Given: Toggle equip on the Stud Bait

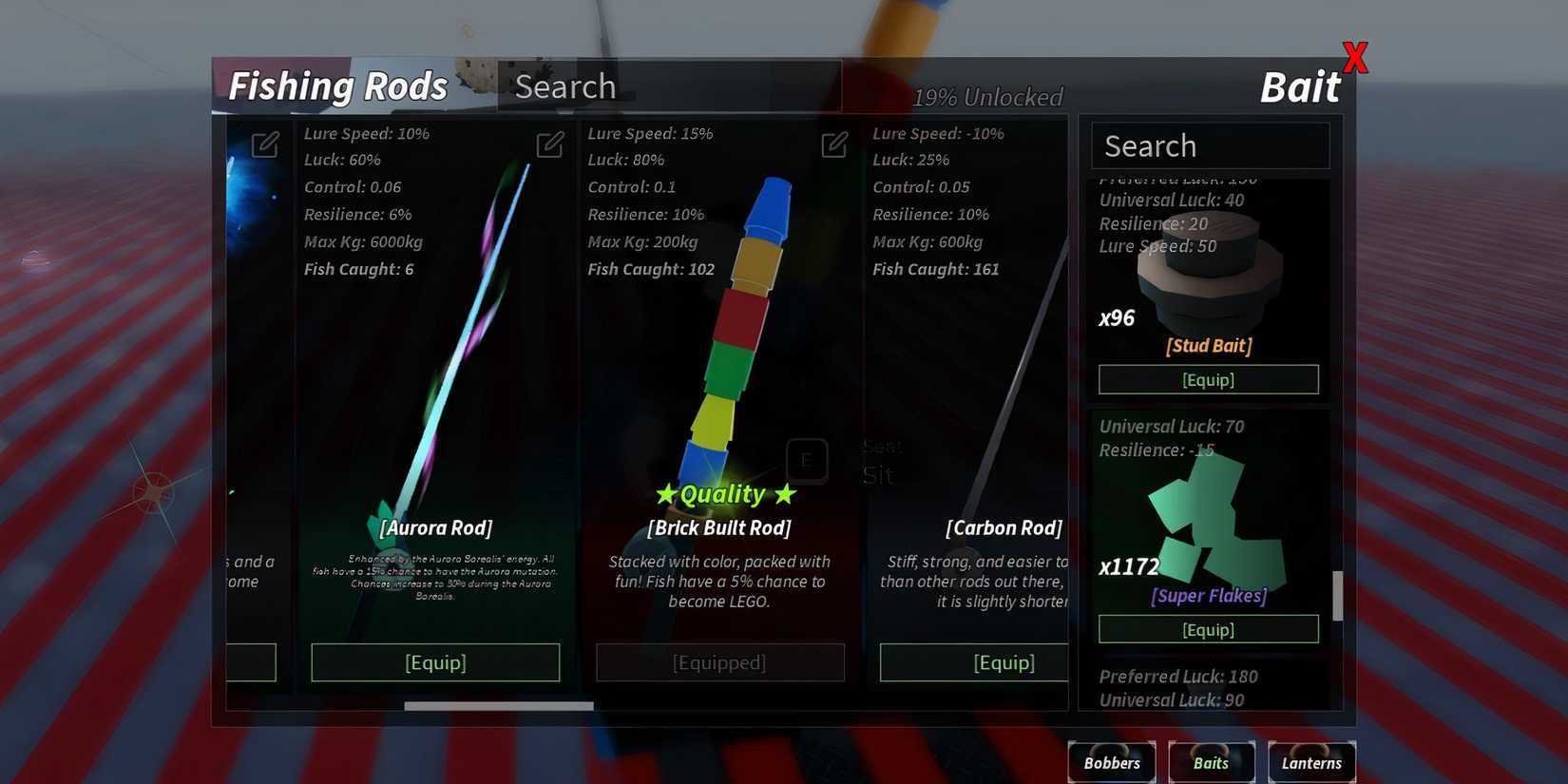Looking at the screenshot, I should (1208, 379).
